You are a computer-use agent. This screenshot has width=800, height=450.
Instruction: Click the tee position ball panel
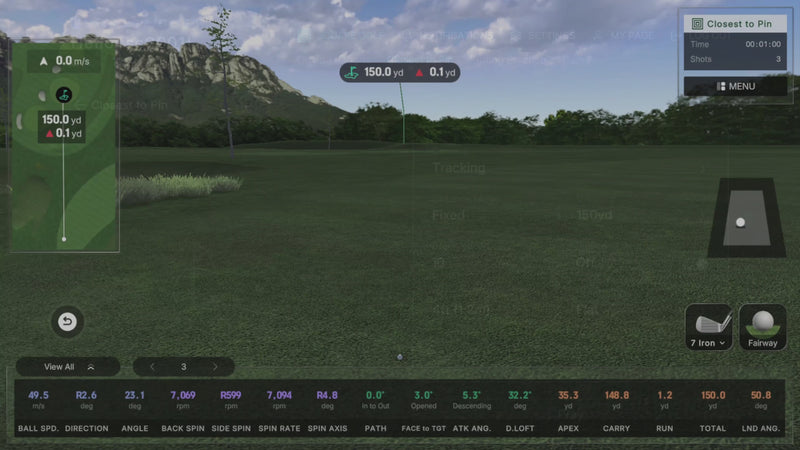pos(740,218)
